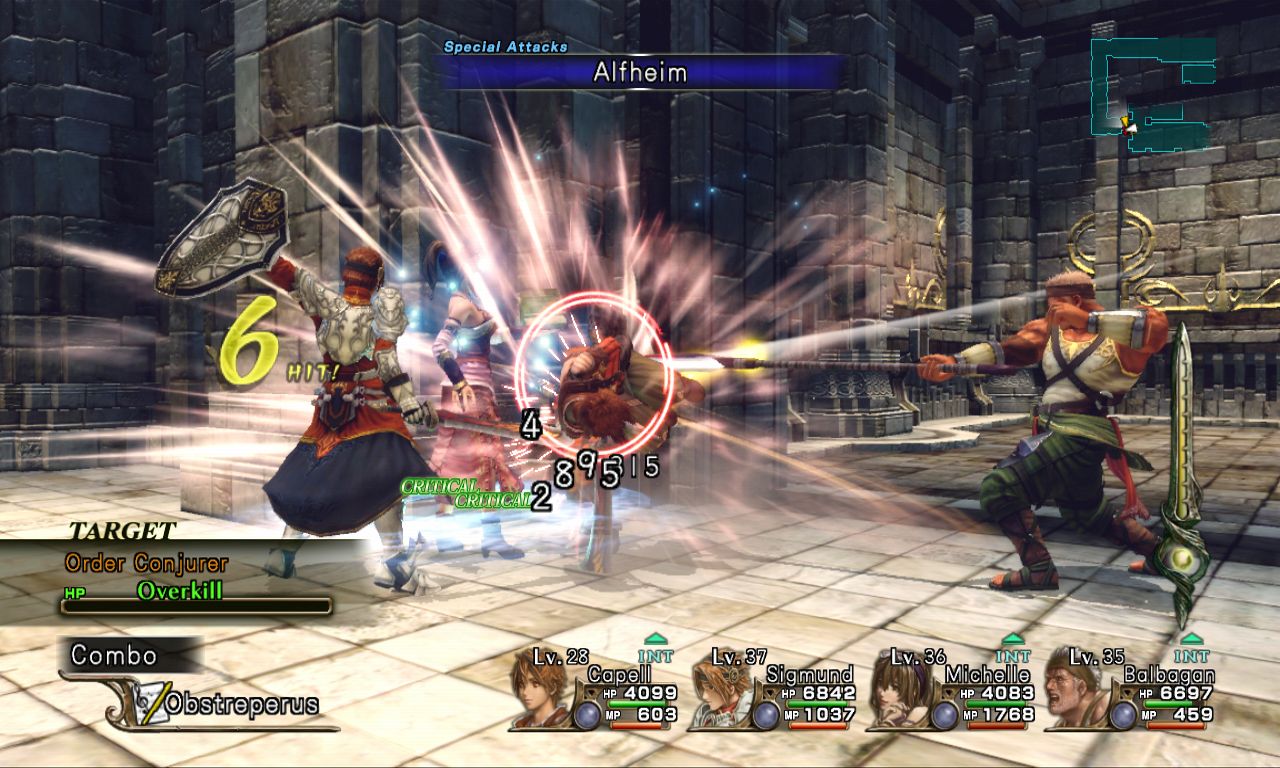The image size is (1280, 768).
Task: Click the Obstreperus combo skill
Action: coord(240,704)
